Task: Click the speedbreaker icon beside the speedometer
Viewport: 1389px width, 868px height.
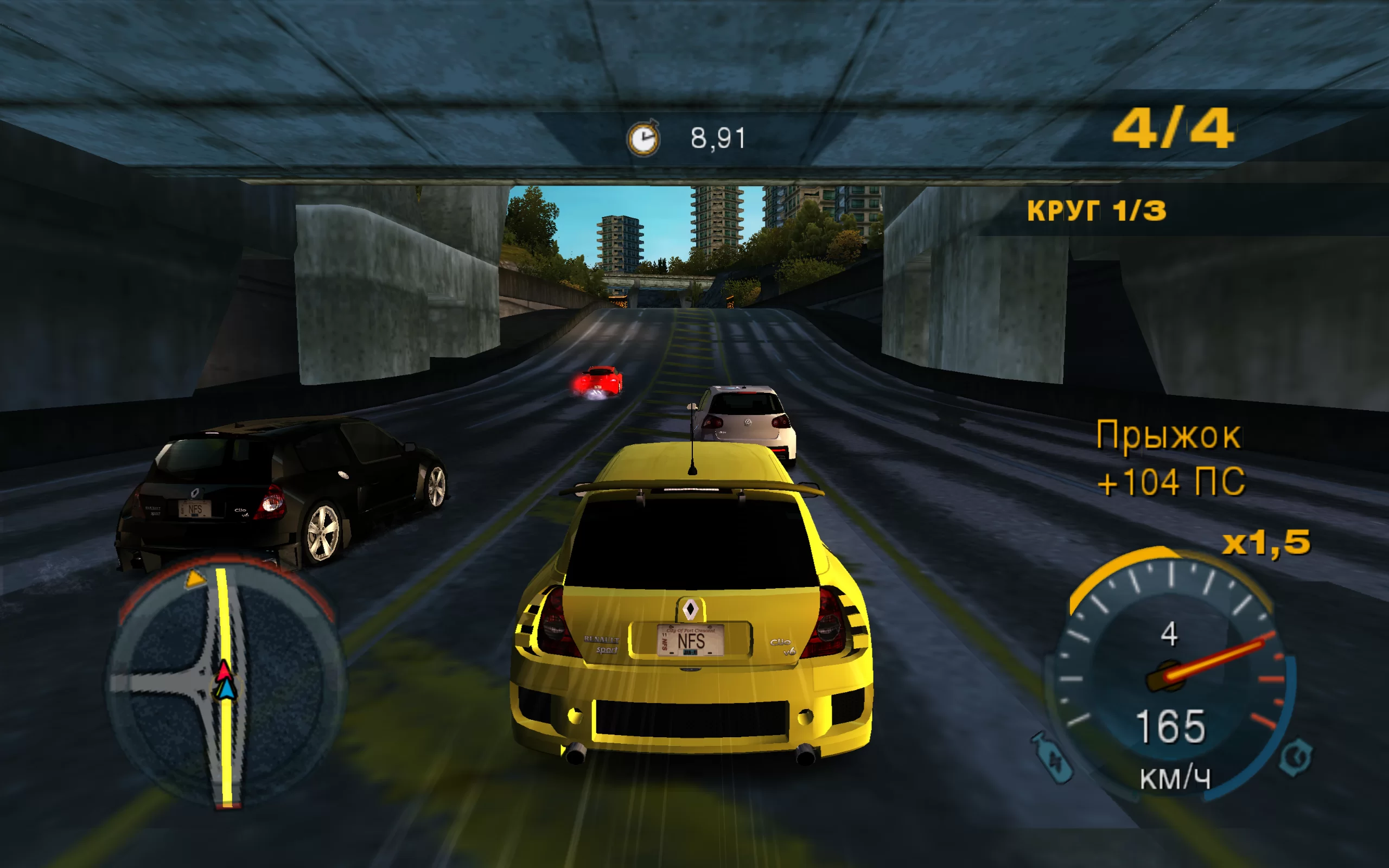Action: coord(1296,757)
